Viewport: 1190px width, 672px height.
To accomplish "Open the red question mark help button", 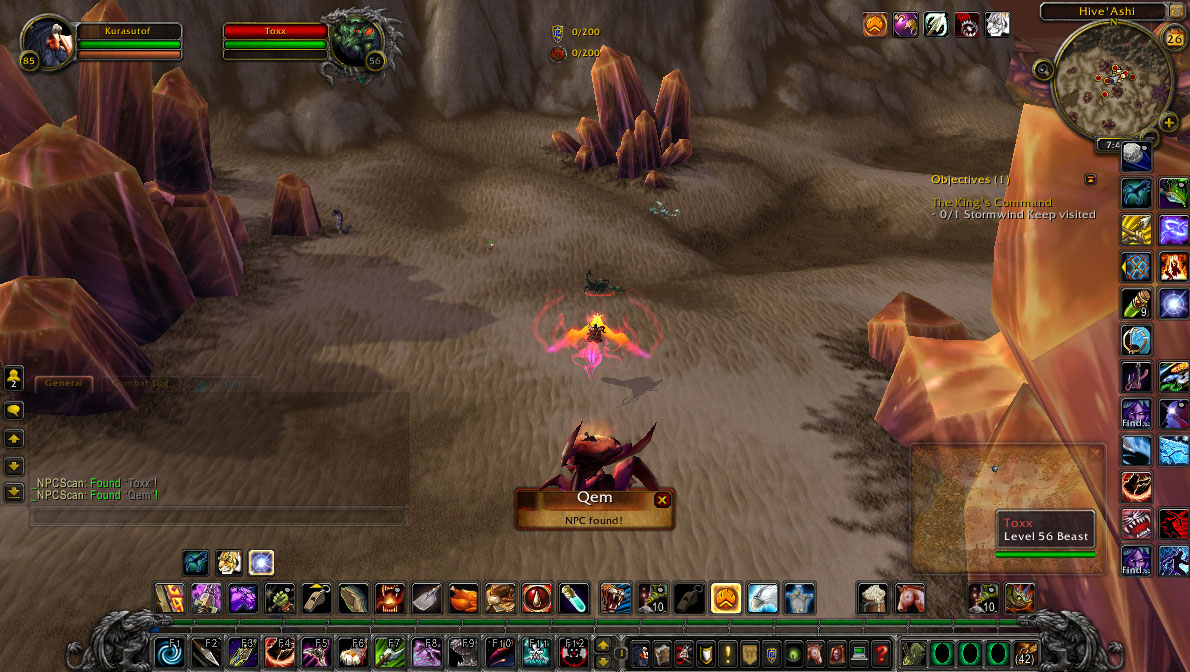I will [881, 654].
